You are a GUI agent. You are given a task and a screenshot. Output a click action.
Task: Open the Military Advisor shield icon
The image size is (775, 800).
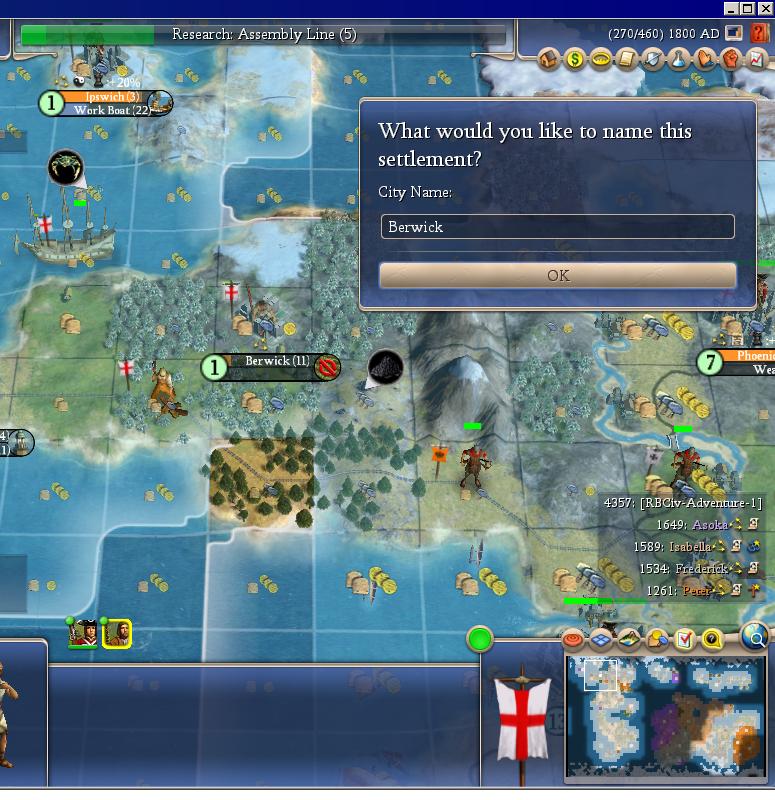pos(652,60)
